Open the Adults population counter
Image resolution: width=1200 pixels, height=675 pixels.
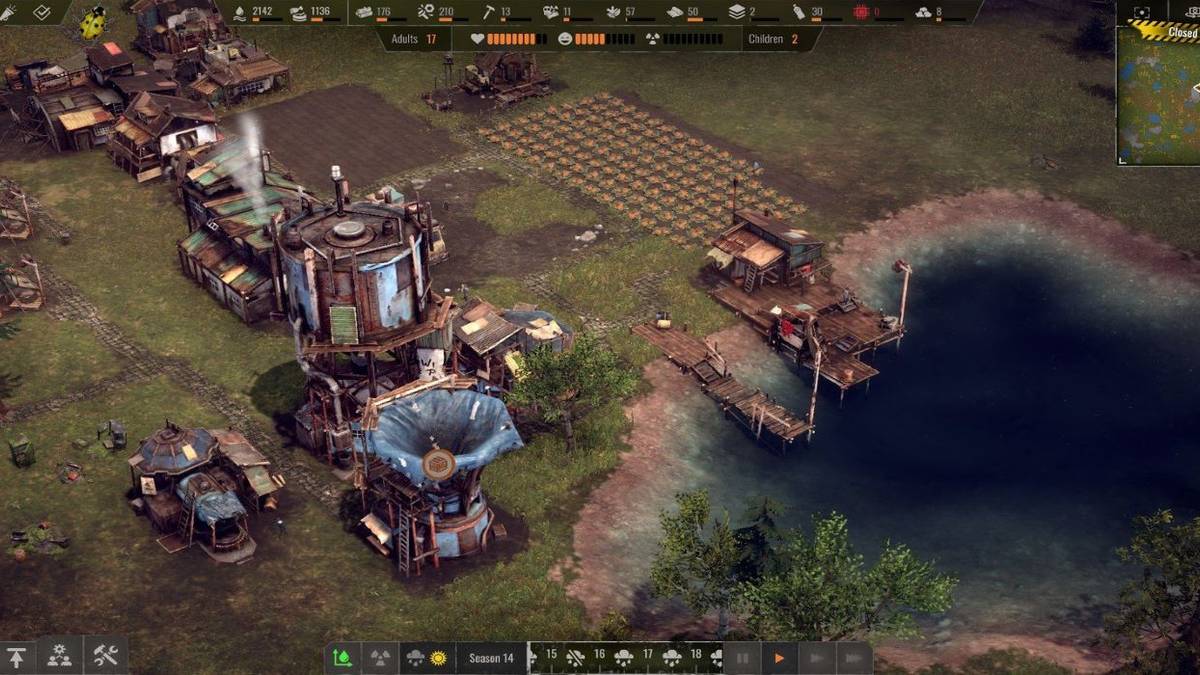415,39
